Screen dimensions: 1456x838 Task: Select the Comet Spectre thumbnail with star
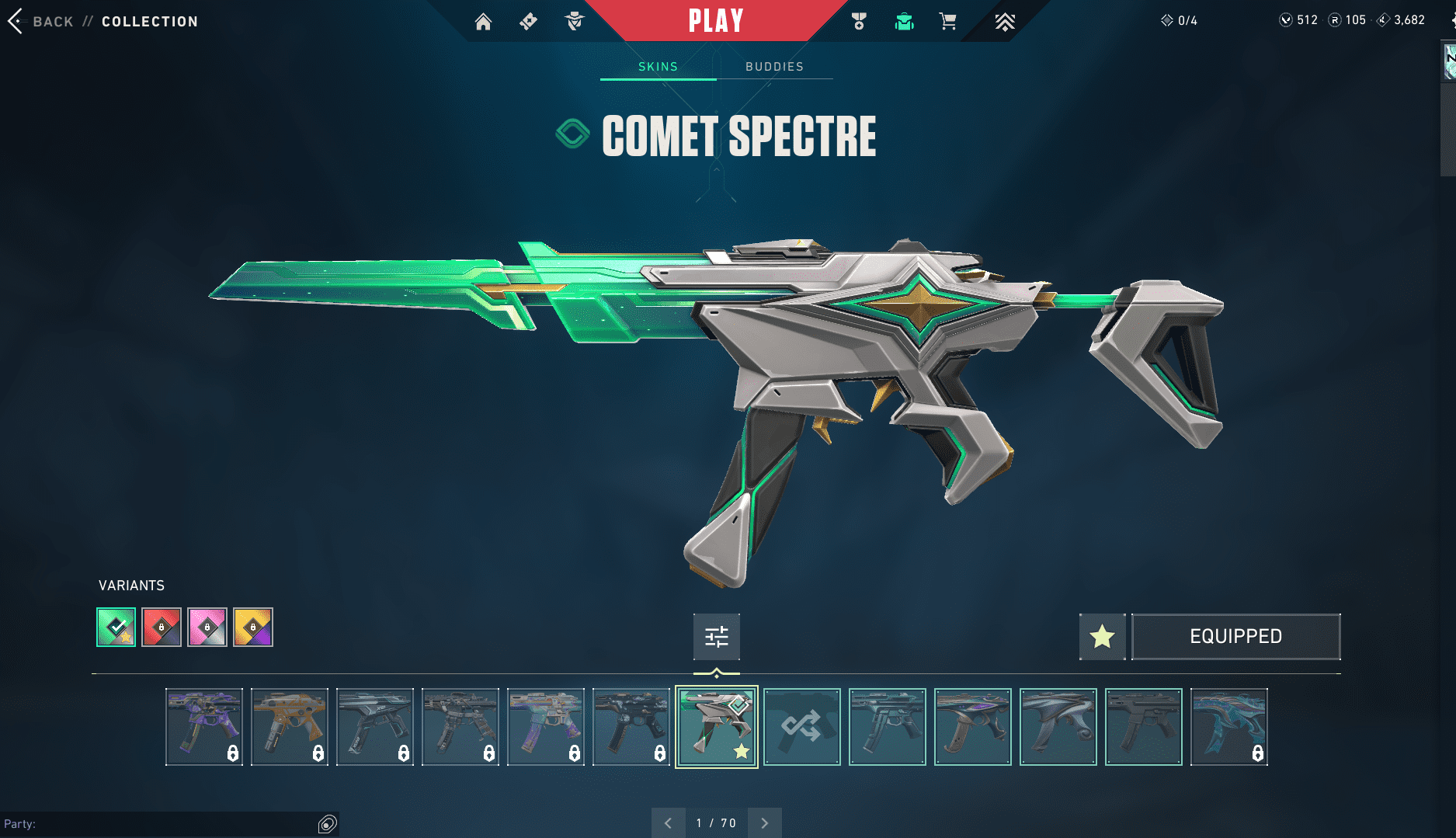coord(716,727)
